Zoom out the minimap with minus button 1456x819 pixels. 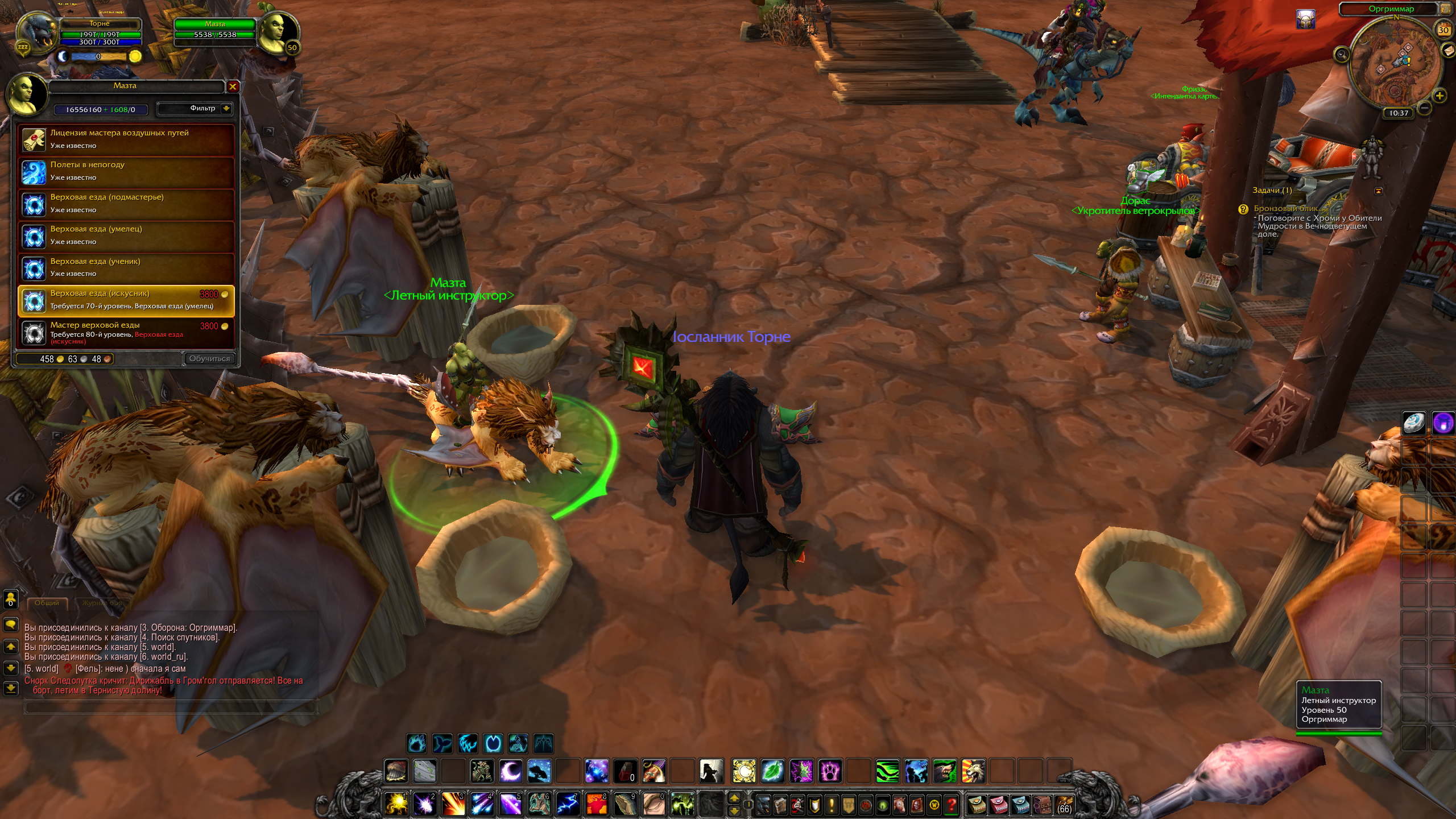coord(1424,107)
